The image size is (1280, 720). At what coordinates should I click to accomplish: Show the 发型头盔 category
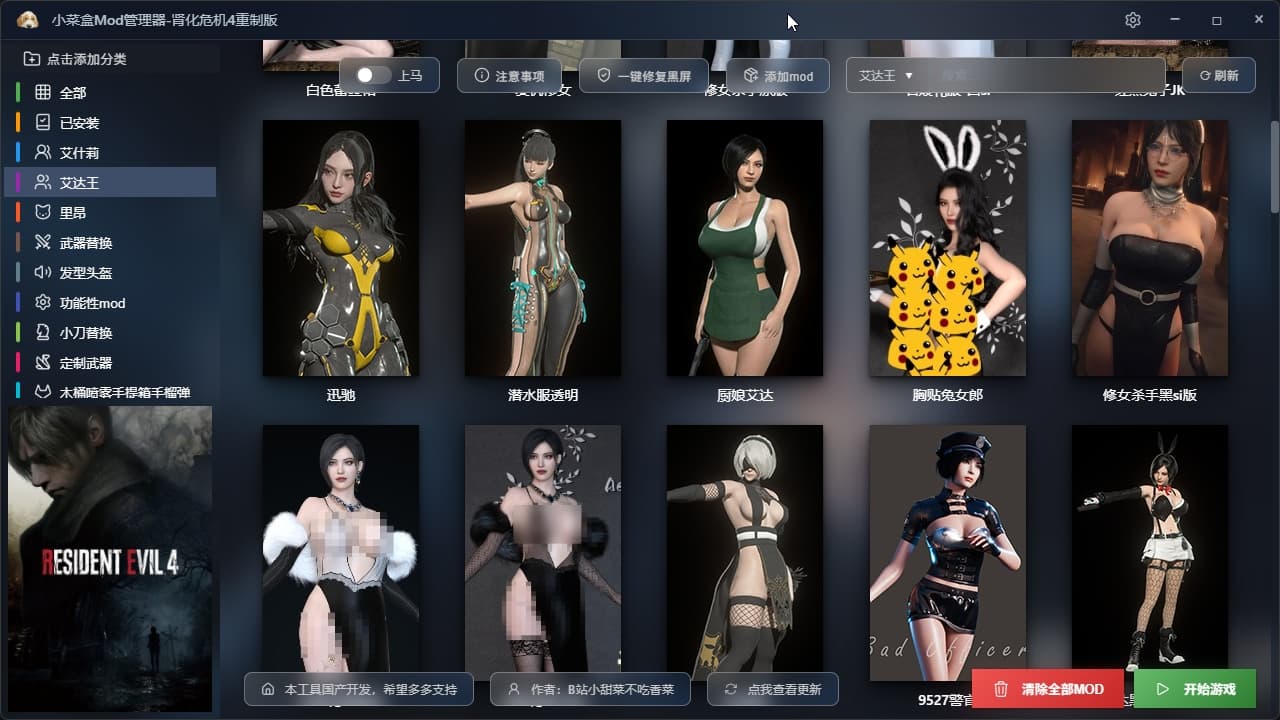[x=86, y=272]
